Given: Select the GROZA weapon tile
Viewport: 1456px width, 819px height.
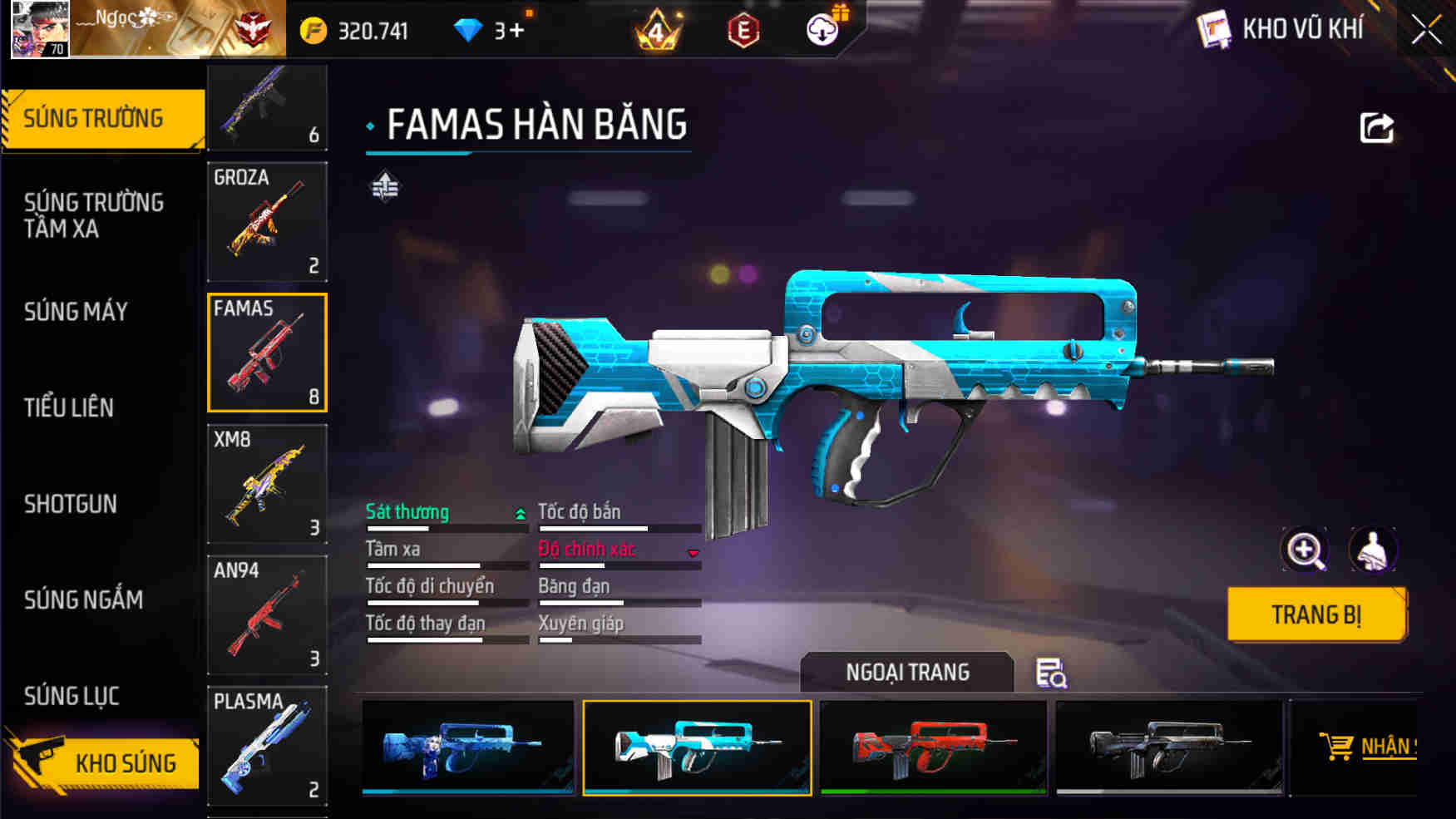Looking at the screenshot, I should 267,222.
